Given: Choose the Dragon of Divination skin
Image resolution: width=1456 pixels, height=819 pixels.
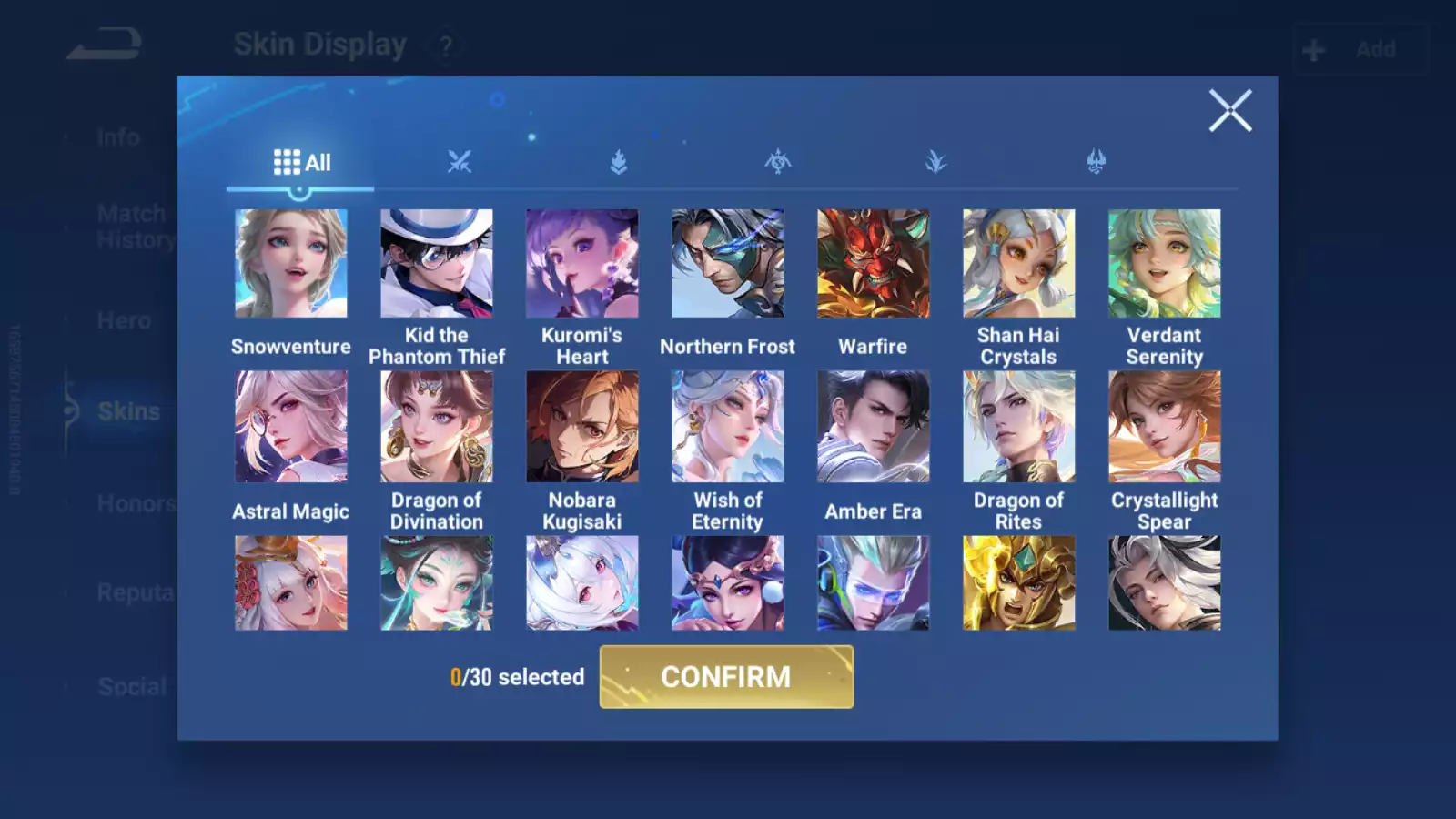Looking at the screenshot, I should click(437, 427).
